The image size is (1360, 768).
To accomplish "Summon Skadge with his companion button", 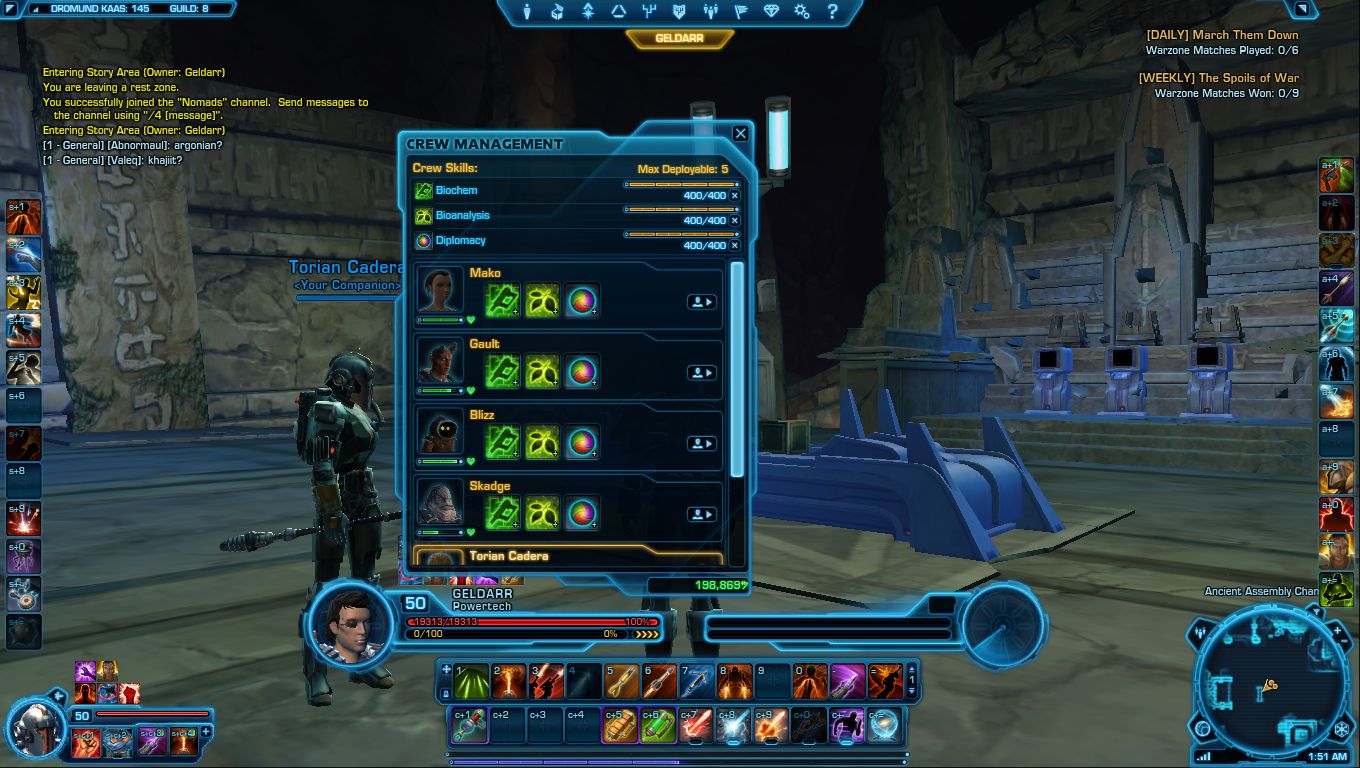I will 701,514.
